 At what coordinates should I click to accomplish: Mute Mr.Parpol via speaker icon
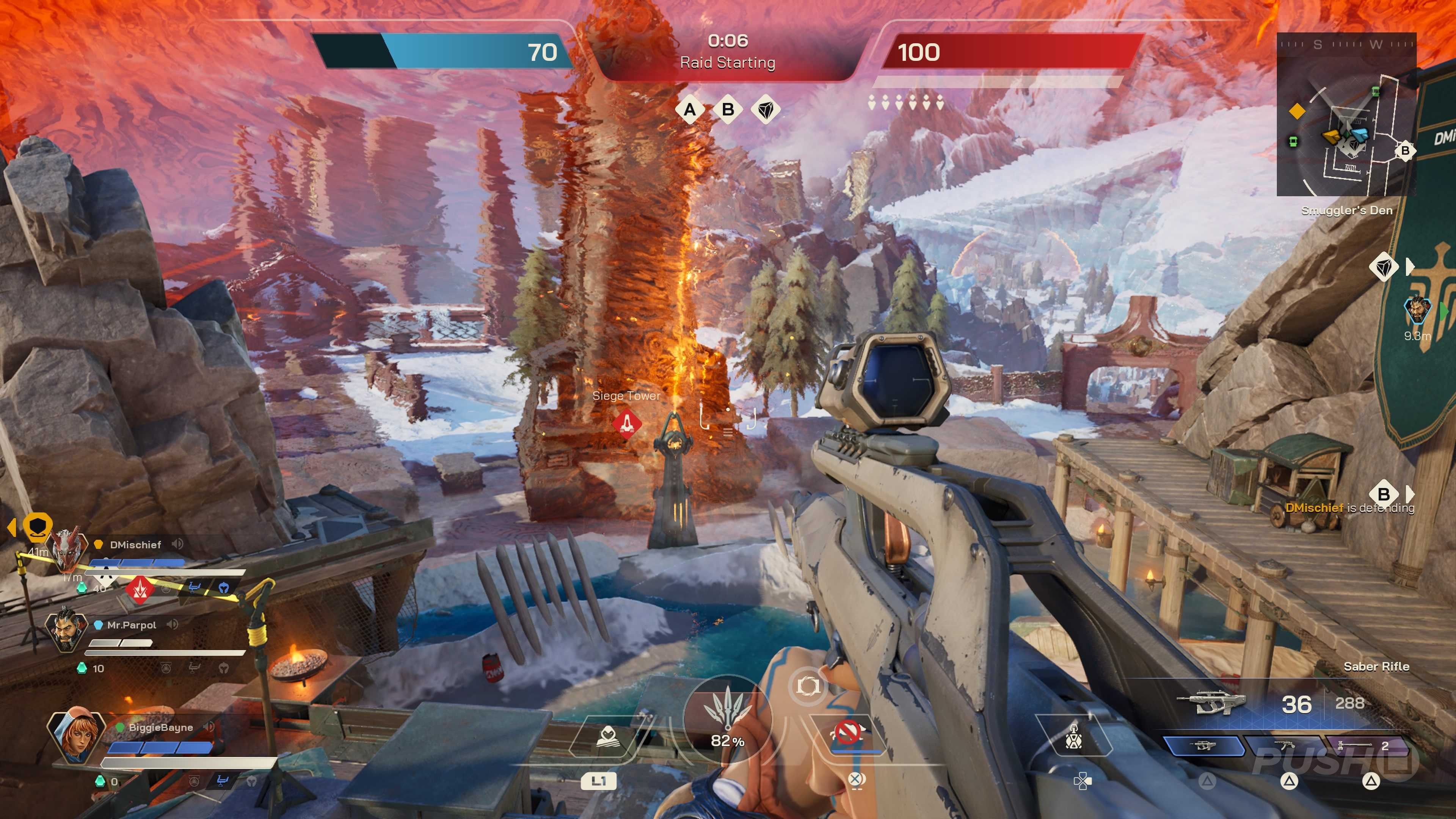173,624
